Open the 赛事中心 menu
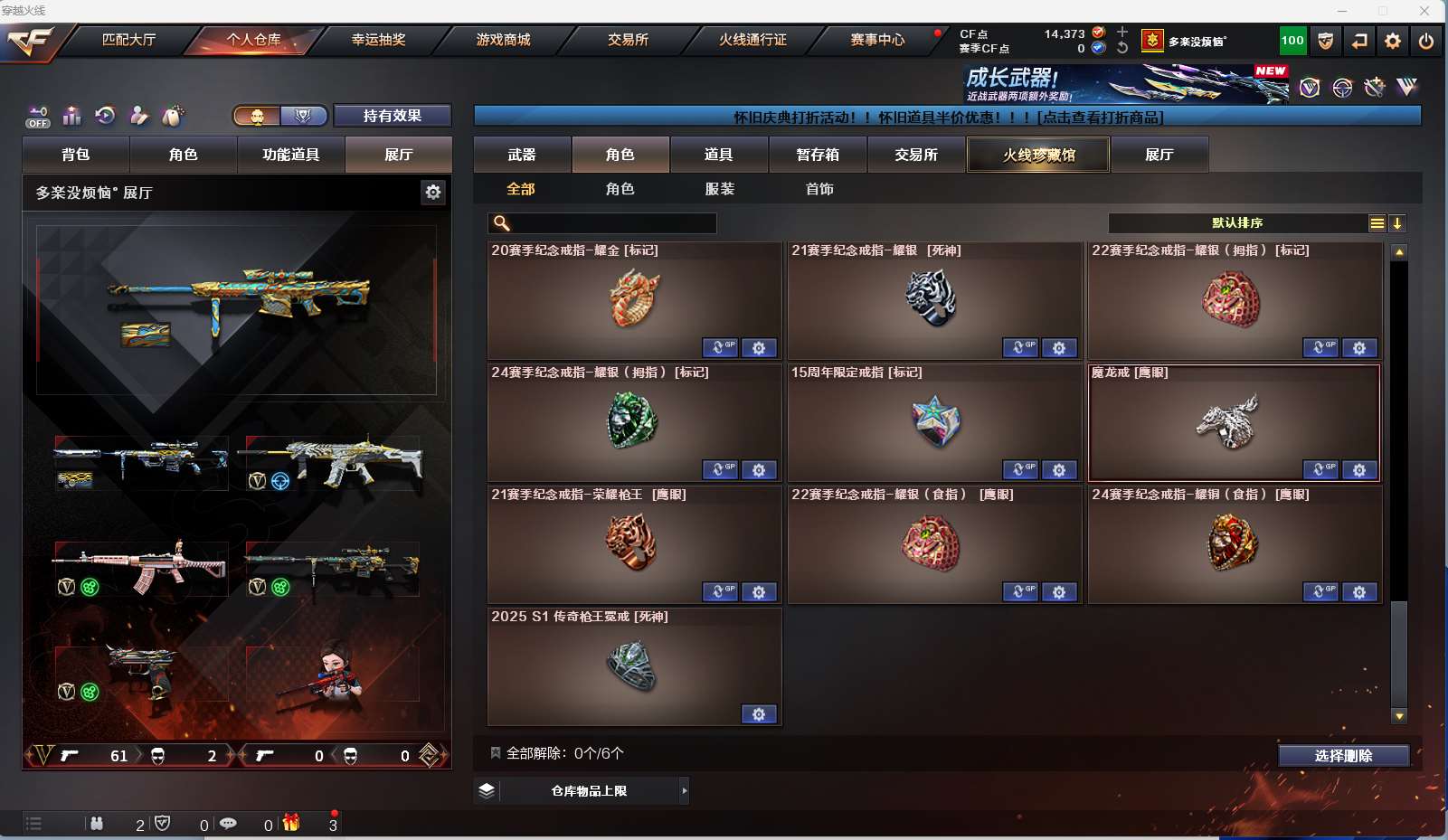This screenshot has height=840, width=1448. [x=877, y=40]
